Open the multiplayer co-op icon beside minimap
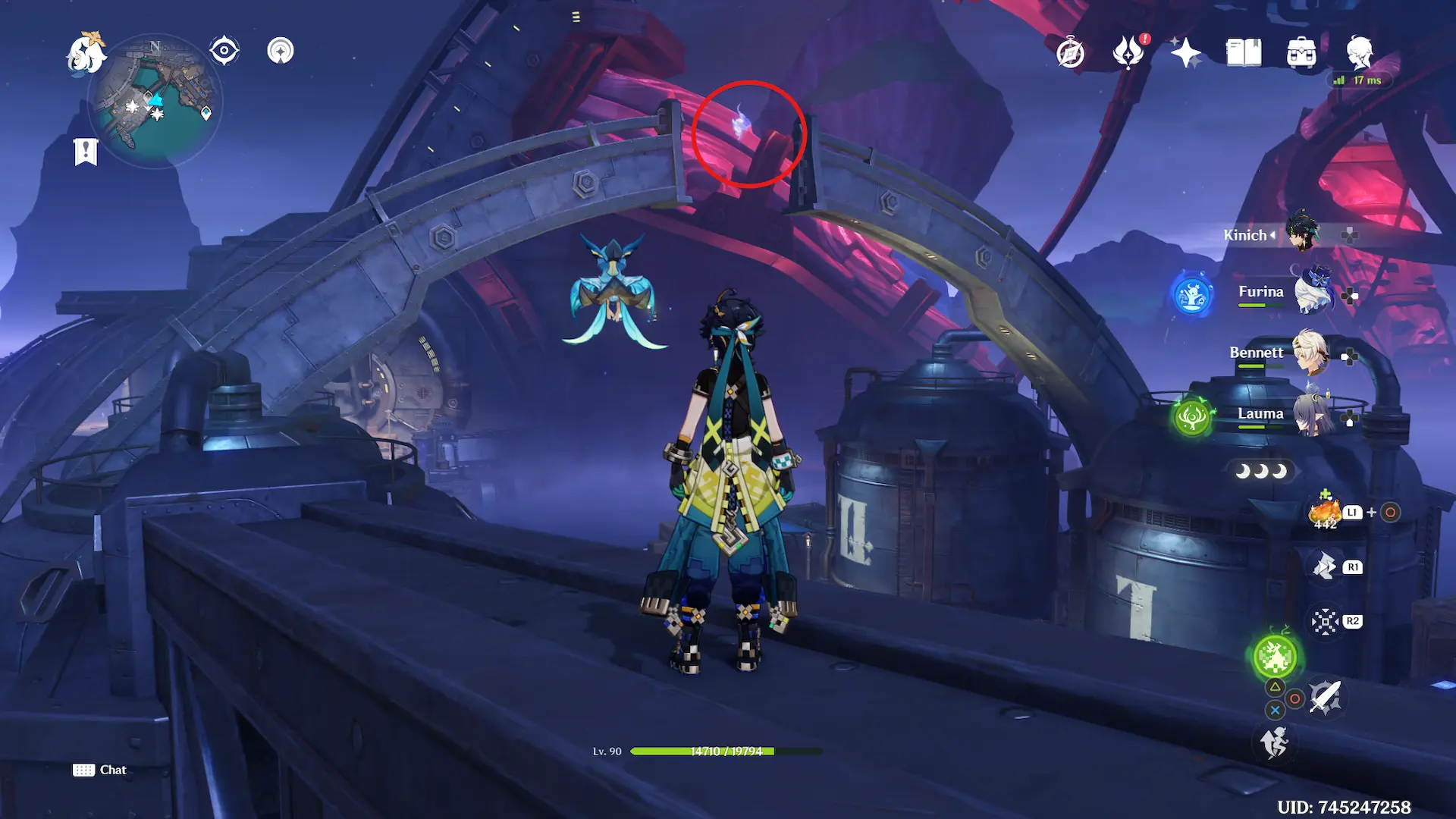Image resolution: width=1456 pixels, height=819 pixels. 281,52
